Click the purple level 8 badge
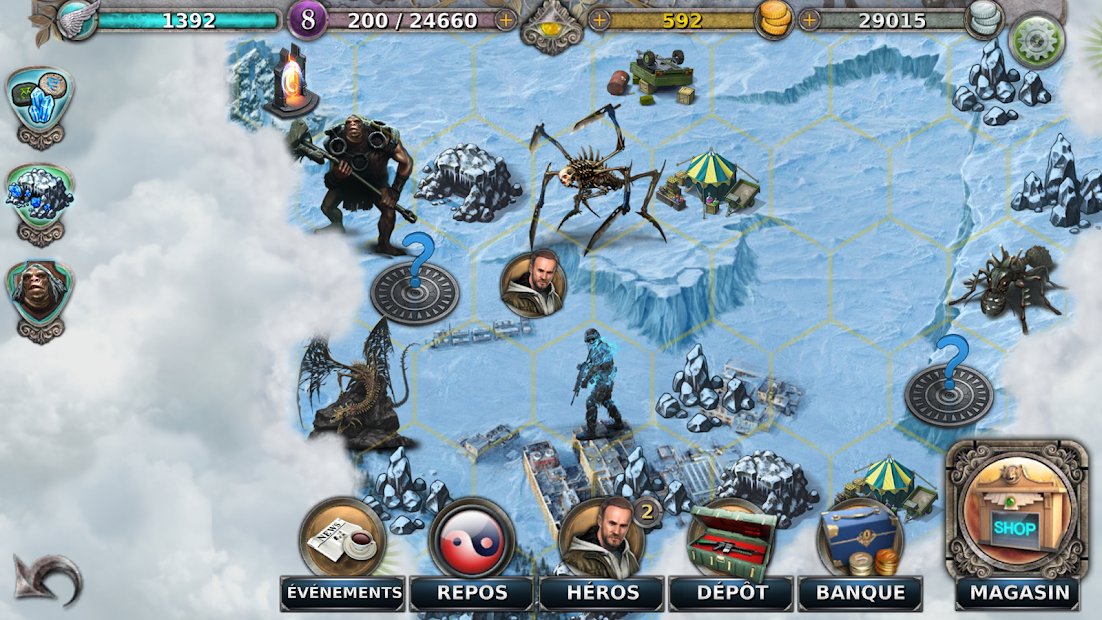Image resolution: width=1102 pixels, height=620 pixels. coord(307,19)
